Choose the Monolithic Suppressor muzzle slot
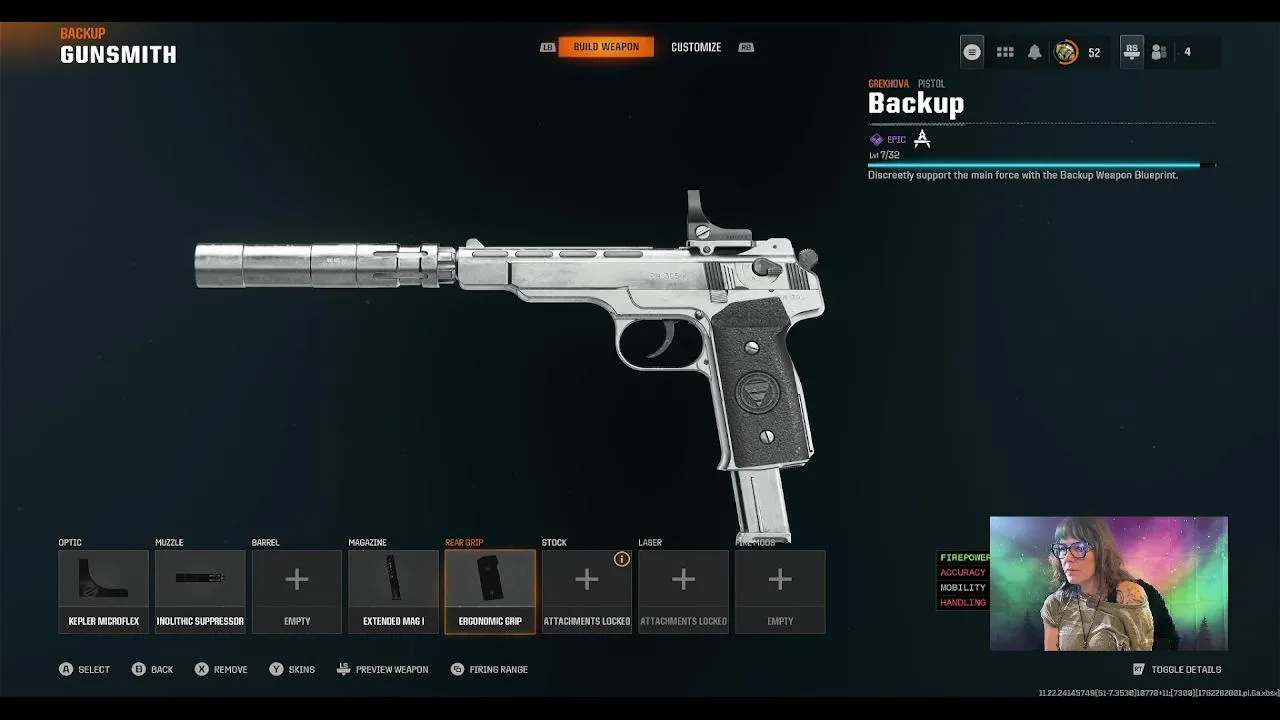The width and height of the screenshot is (1280, 720). tap(200, 591)
